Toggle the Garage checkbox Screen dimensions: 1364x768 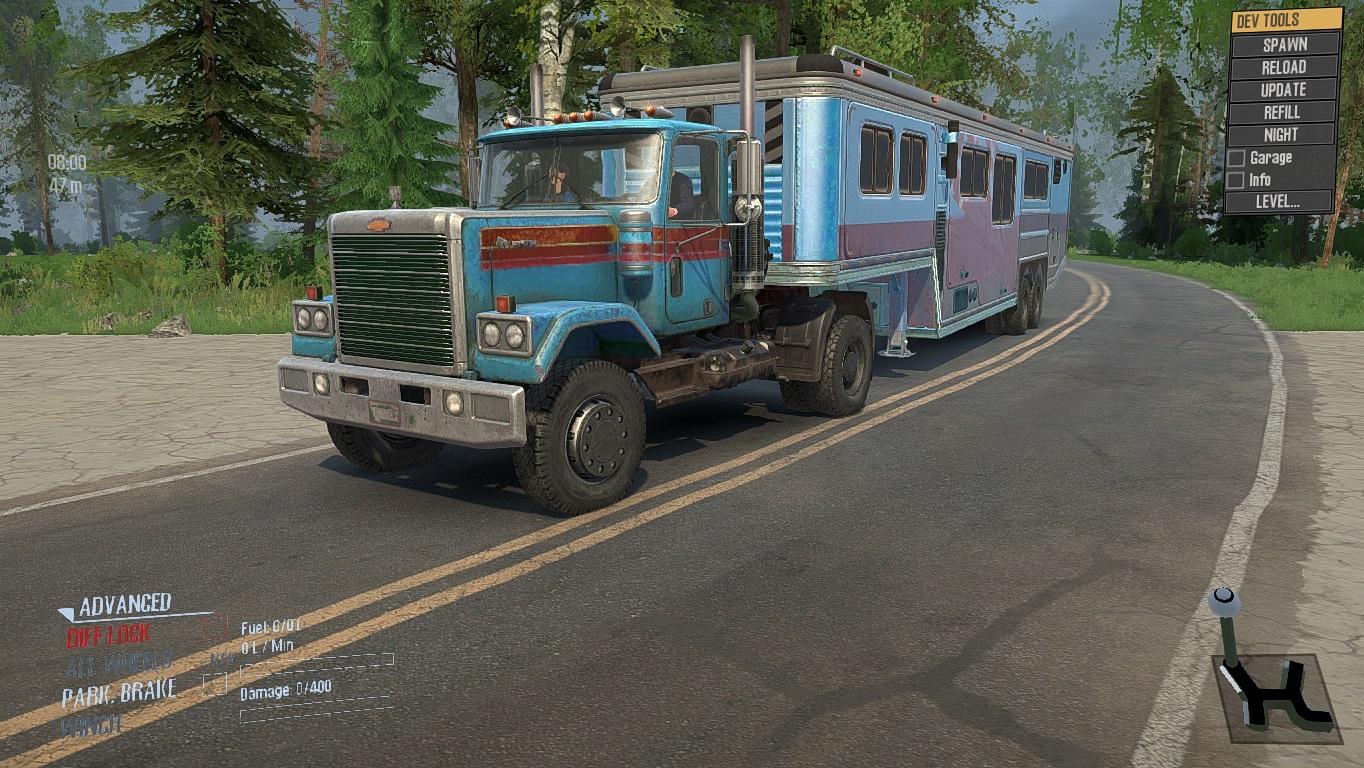1237,158
